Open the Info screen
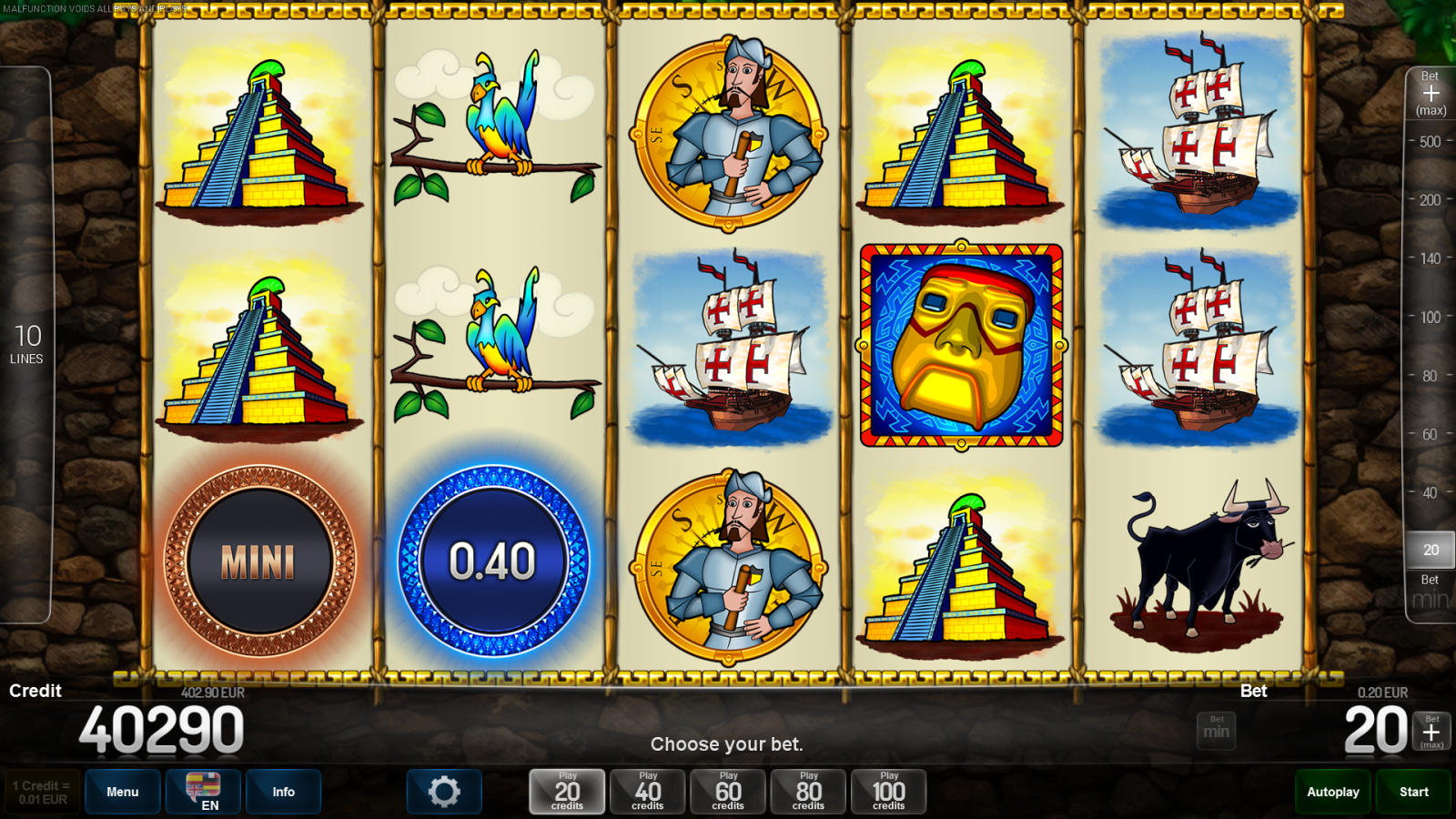Image resolution: width=1456 pixels, height=819 pixels. point(283,791)
